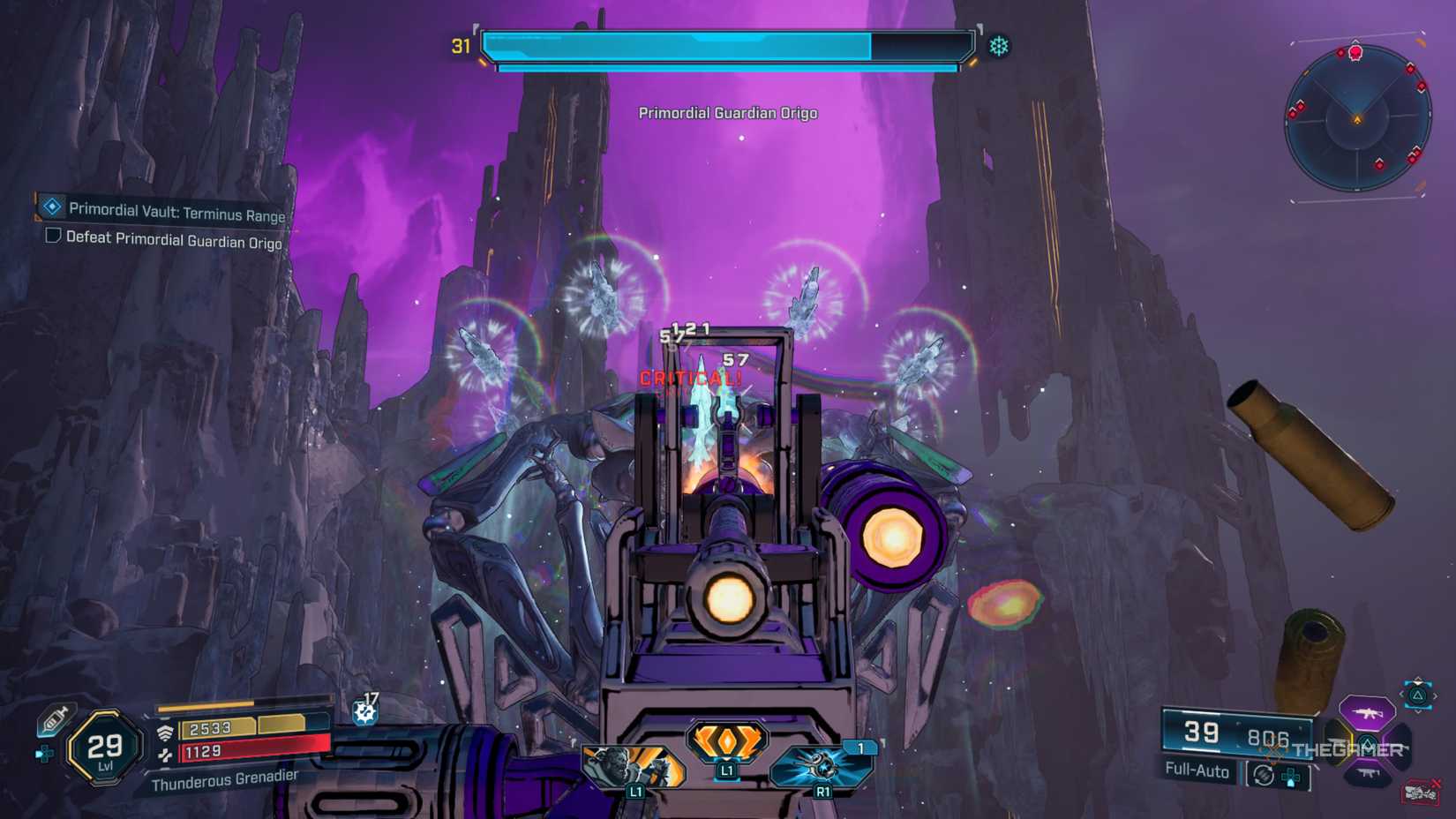Image resolution: width=1456 pixels, height=819 pixels.
Task: Toggle the triangle weapon swap indicator
Action: (1416, 697)
